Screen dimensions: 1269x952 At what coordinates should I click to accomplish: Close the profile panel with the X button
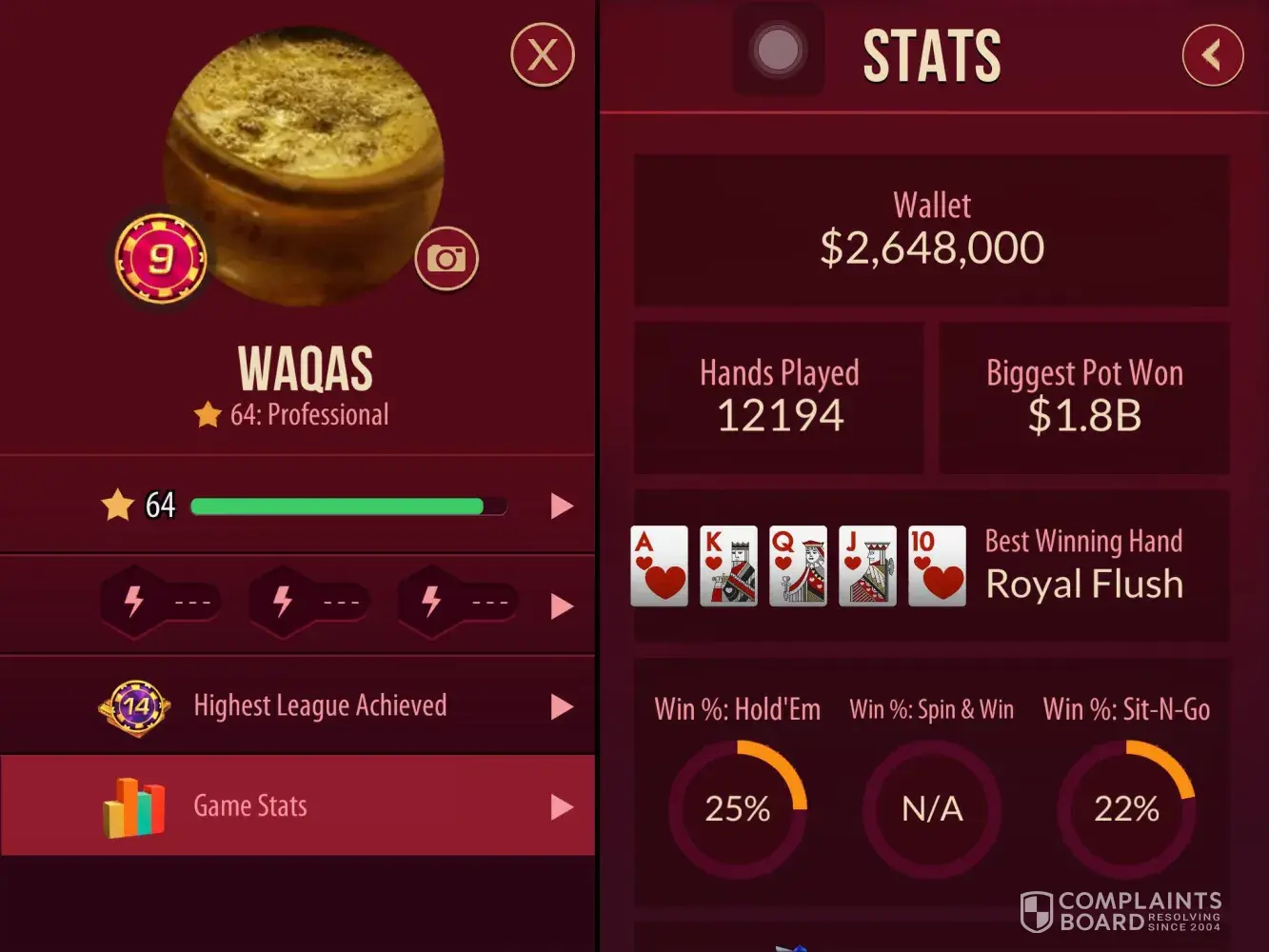tap(543, 55)
